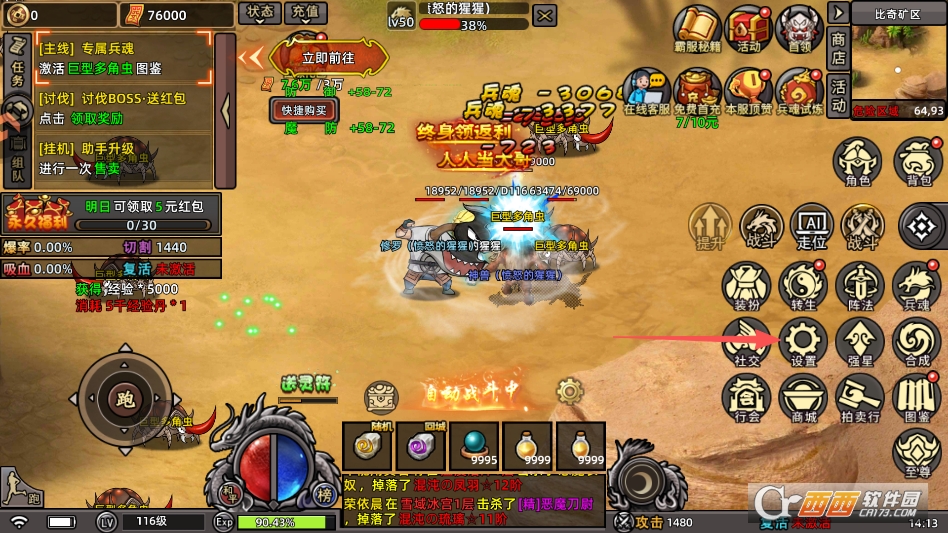Open the 角色 character panel
The width and height of the screenshot is (948, 533).
(x=858, y=162)
